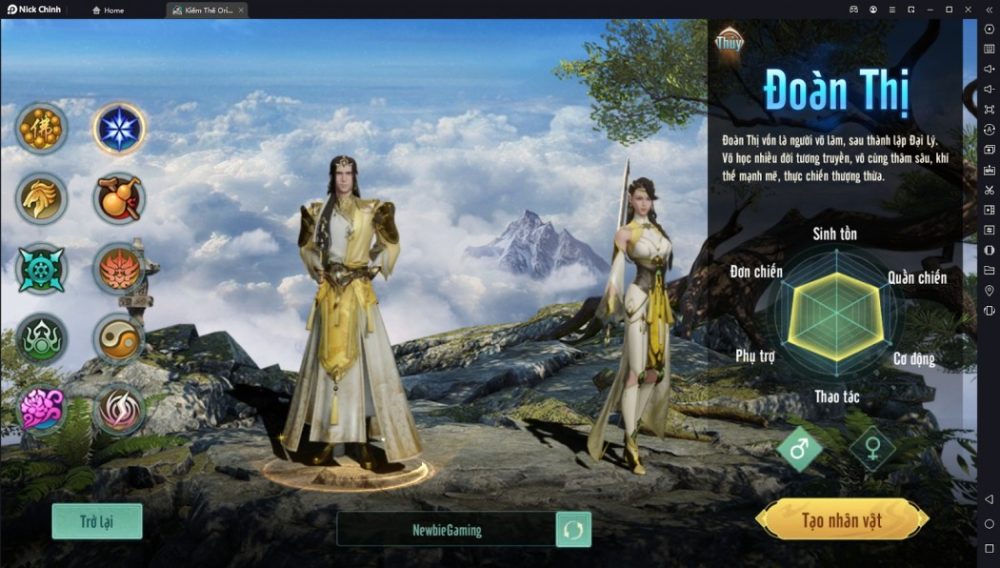Screen dimensions: 1000x568
Task: Select the pink cloud faction icon
Action: click(42, 409)
